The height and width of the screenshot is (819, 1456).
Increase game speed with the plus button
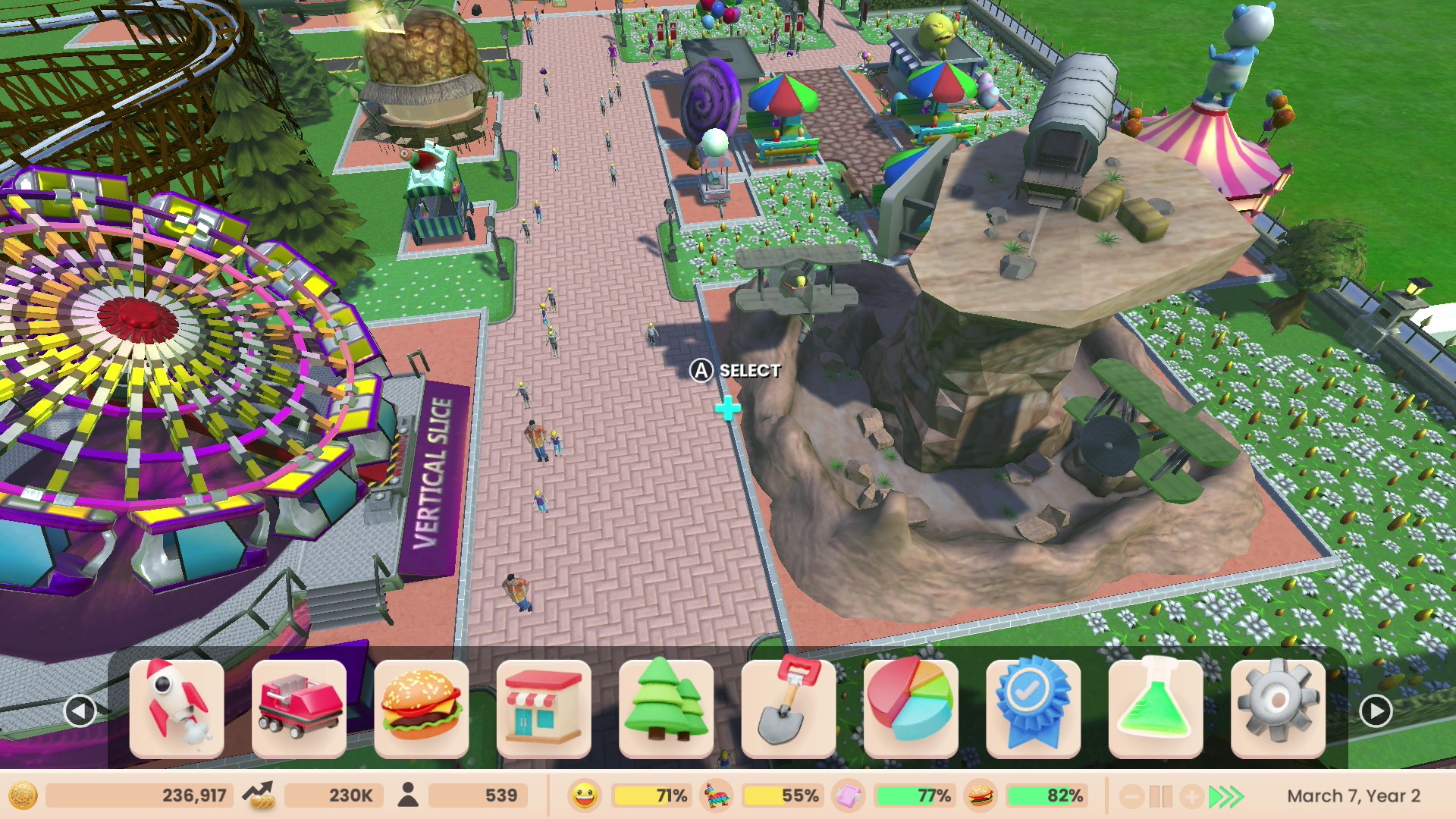click(x=1191, y=796)
